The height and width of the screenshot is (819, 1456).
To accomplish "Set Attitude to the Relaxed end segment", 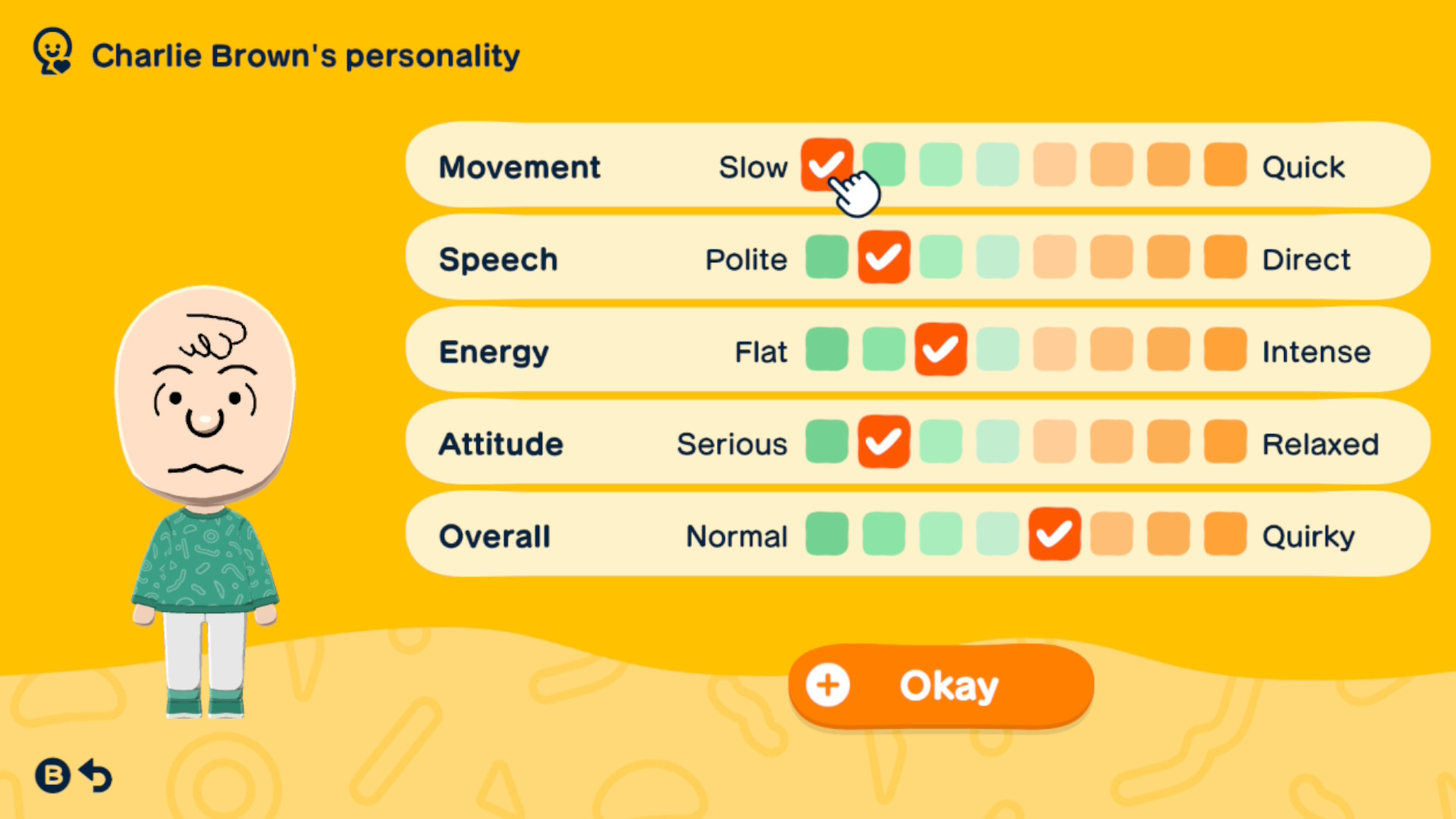I will point(1224,442).
